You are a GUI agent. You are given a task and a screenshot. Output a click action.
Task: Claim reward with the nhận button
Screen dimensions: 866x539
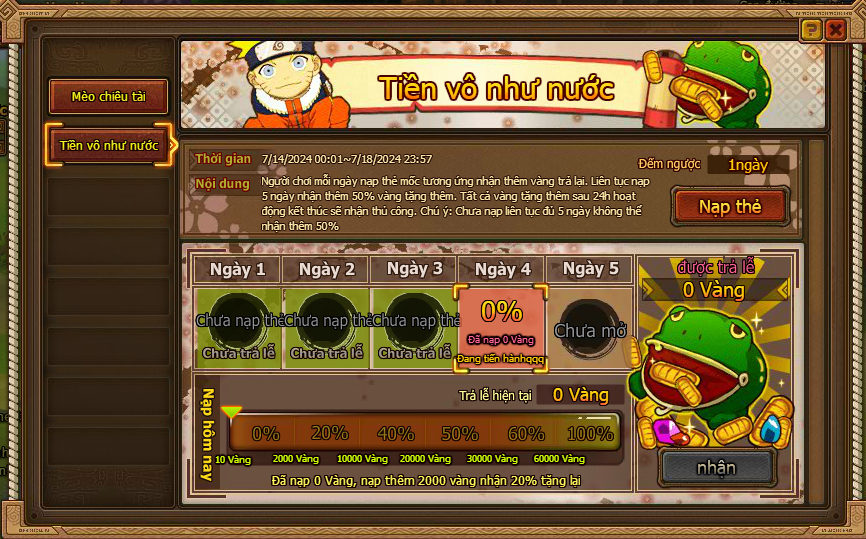(x=716, y=467)
